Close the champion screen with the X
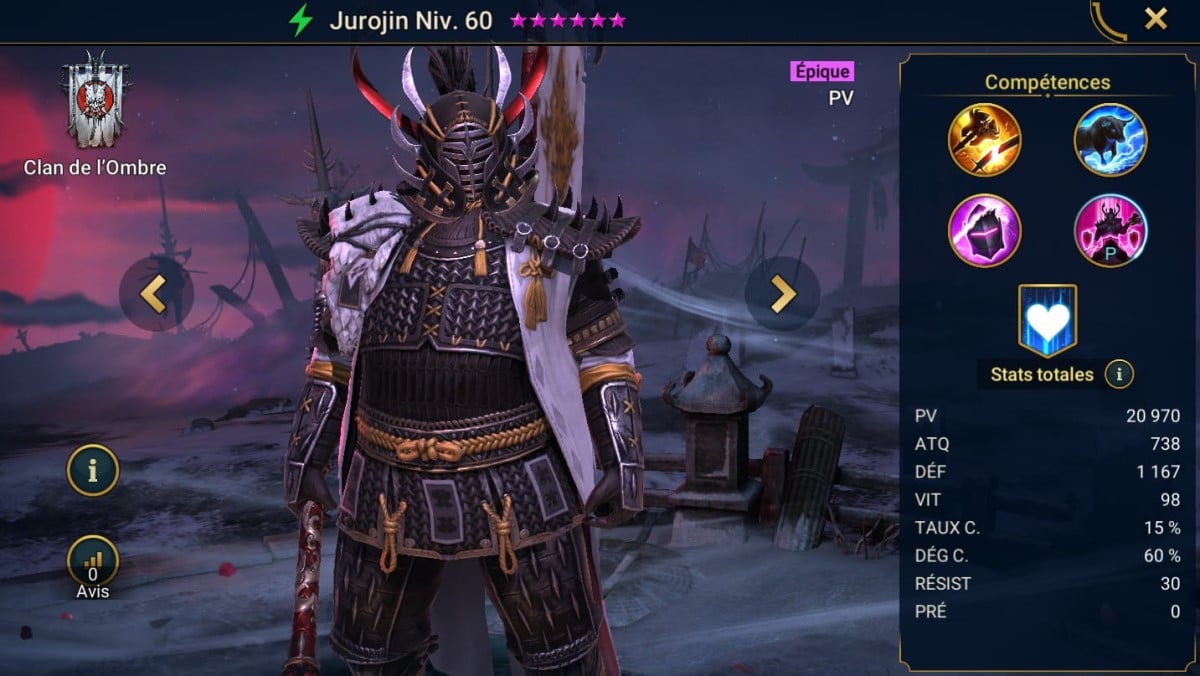Screen dimensions: 1200x676 1156,19
